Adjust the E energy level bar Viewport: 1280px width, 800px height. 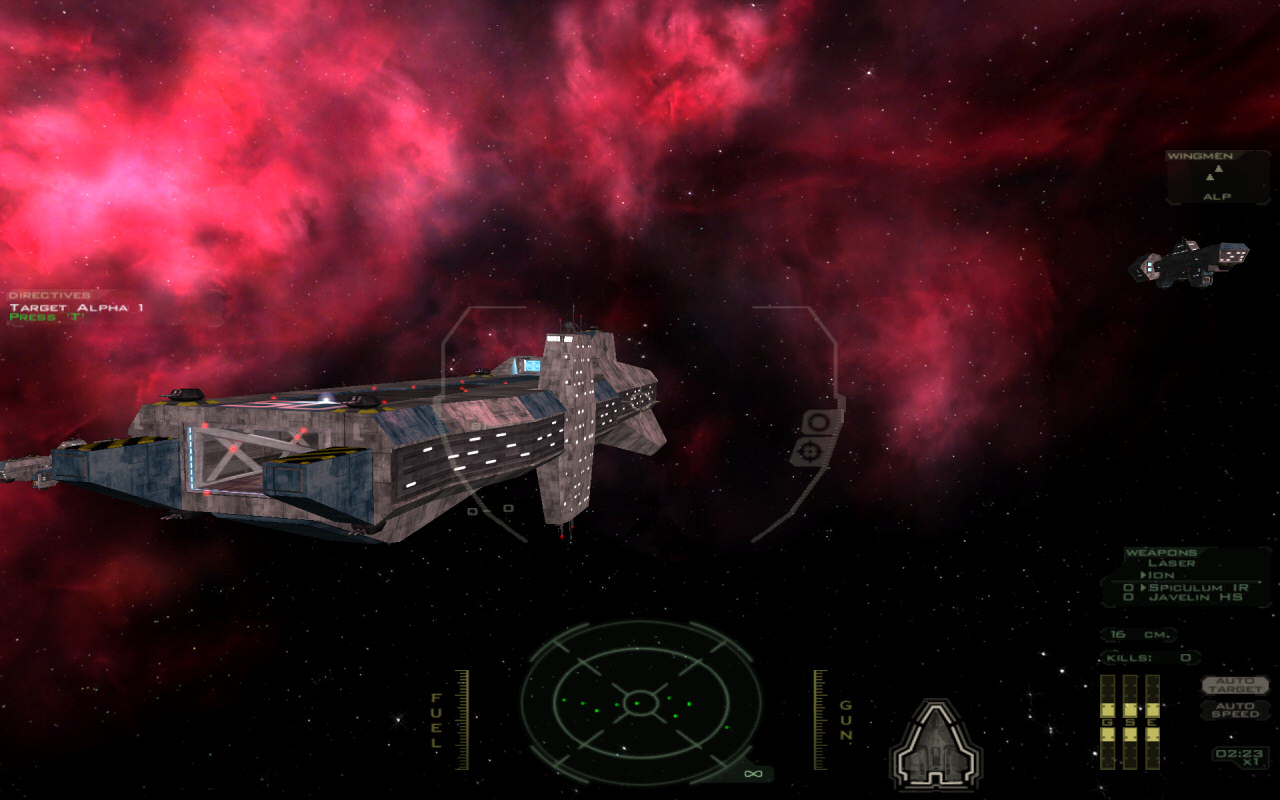click(x=1152, y=722)
